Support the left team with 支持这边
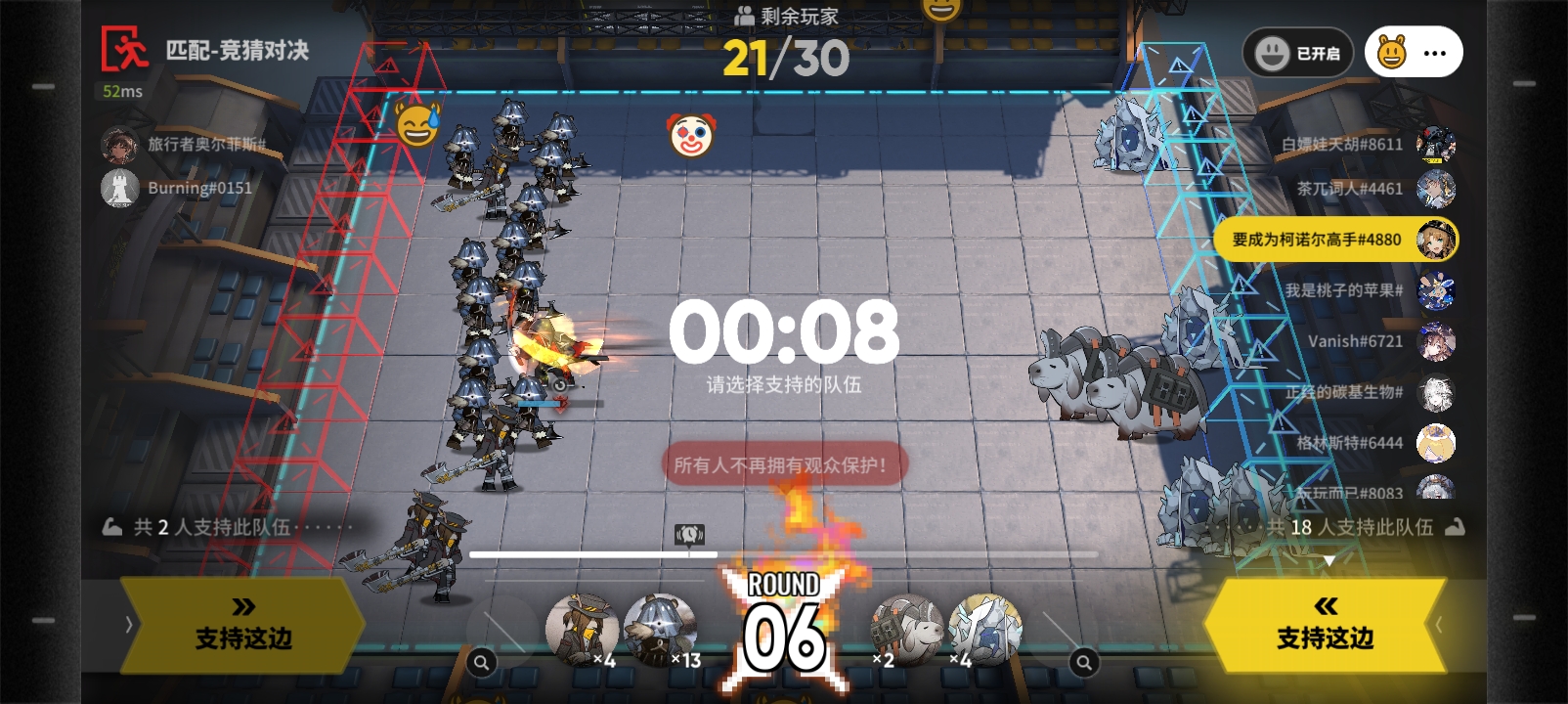The width and height of the screenshot is (1568, 704). click(243, 626)
